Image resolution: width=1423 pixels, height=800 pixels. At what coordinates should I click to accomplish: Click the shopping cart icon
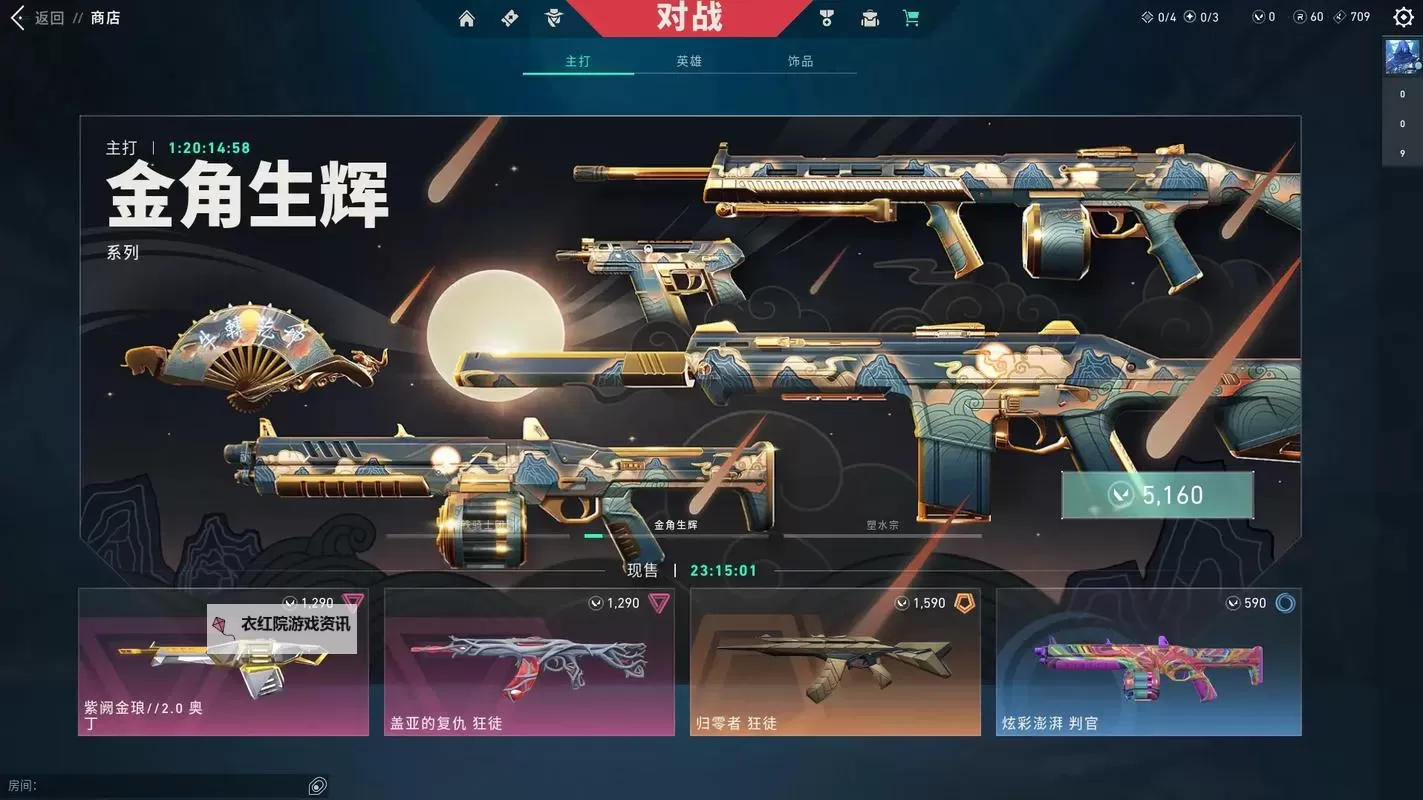(910, 17)
